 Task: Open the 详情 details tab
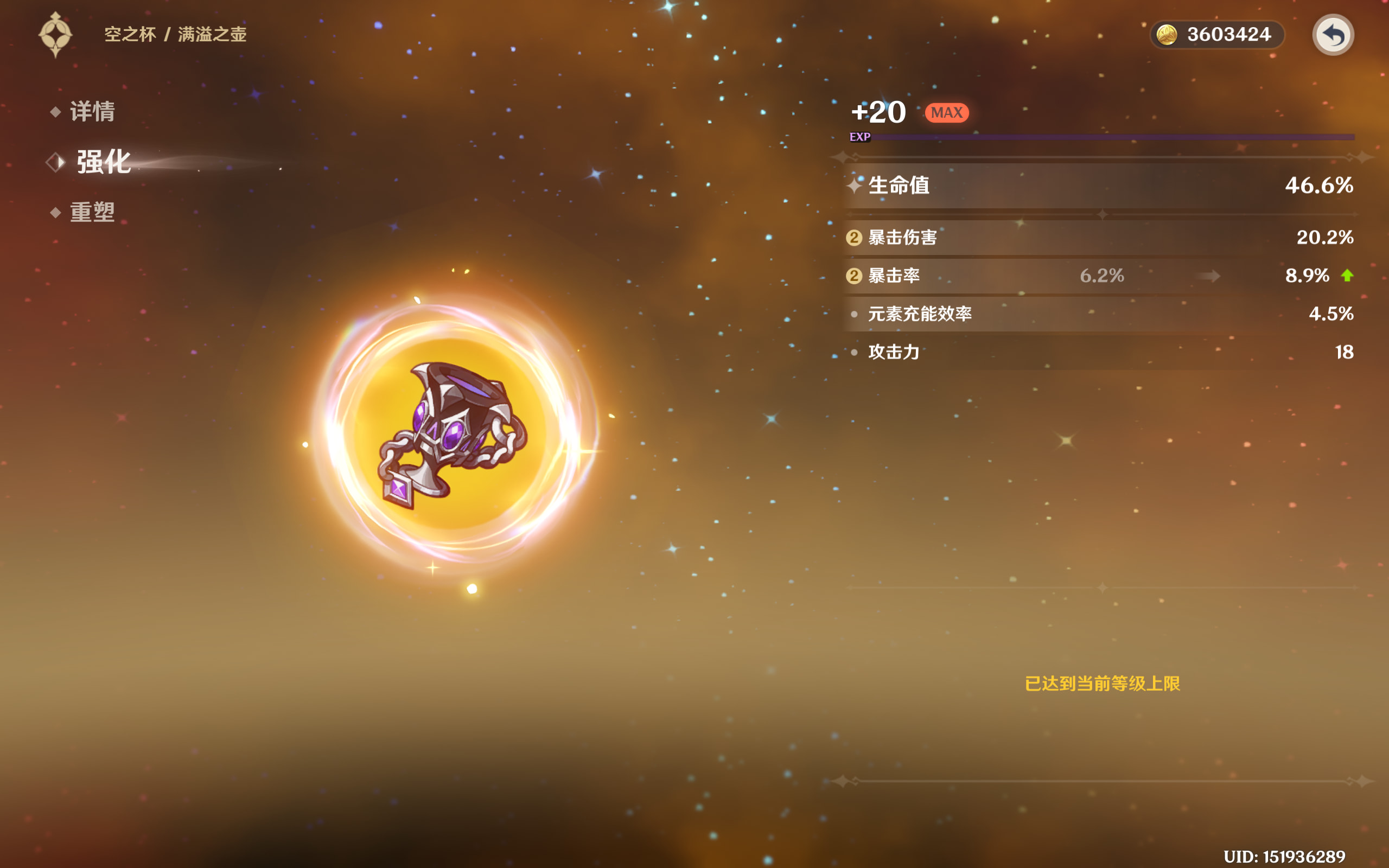(92, 111)
